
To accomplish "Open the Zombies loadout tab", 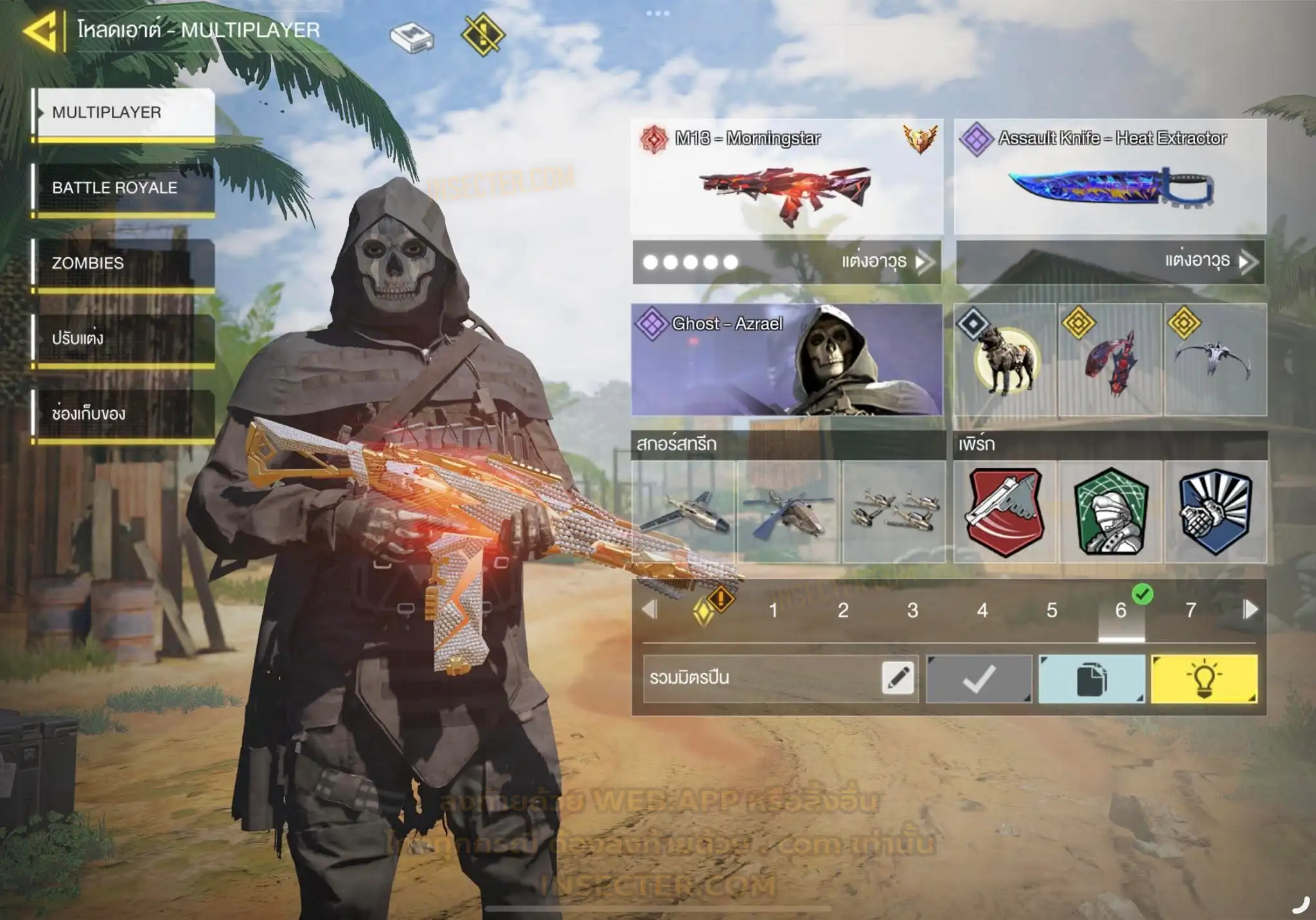I will click(123, 263).
